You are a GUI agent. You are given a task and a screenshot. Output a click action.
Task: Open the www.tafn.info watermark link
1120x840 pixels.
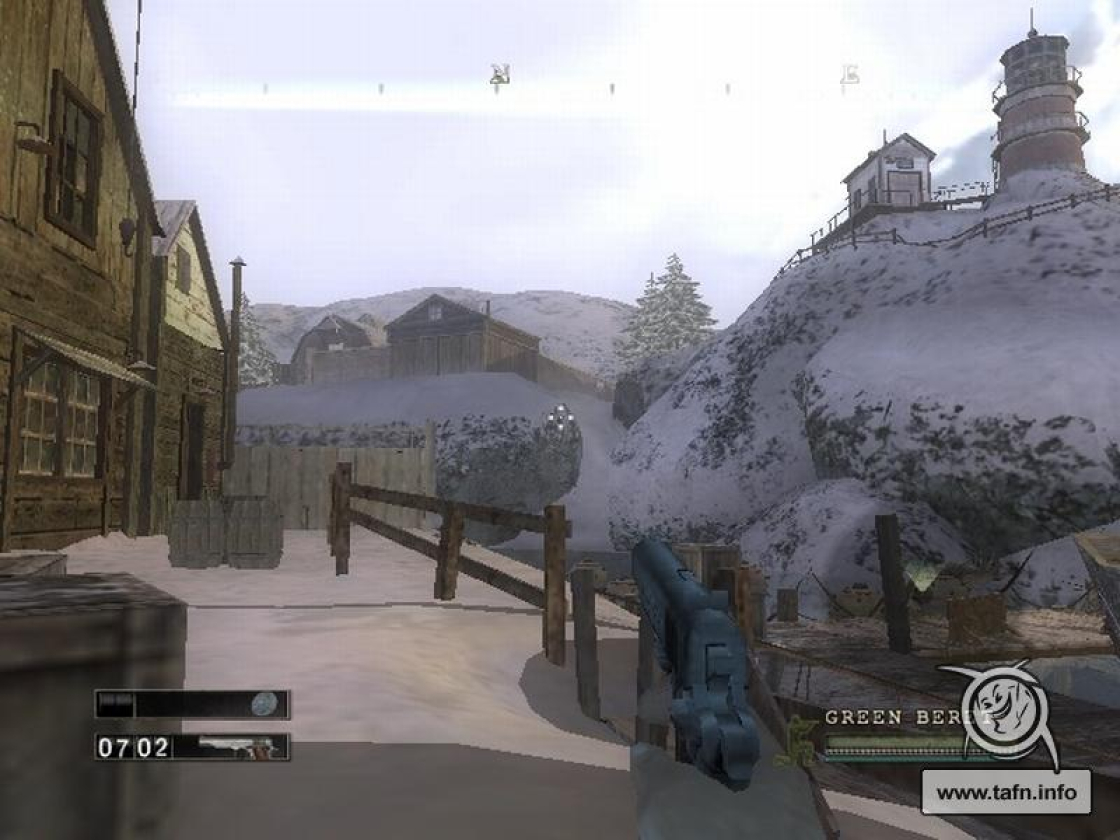point(1005,793)
